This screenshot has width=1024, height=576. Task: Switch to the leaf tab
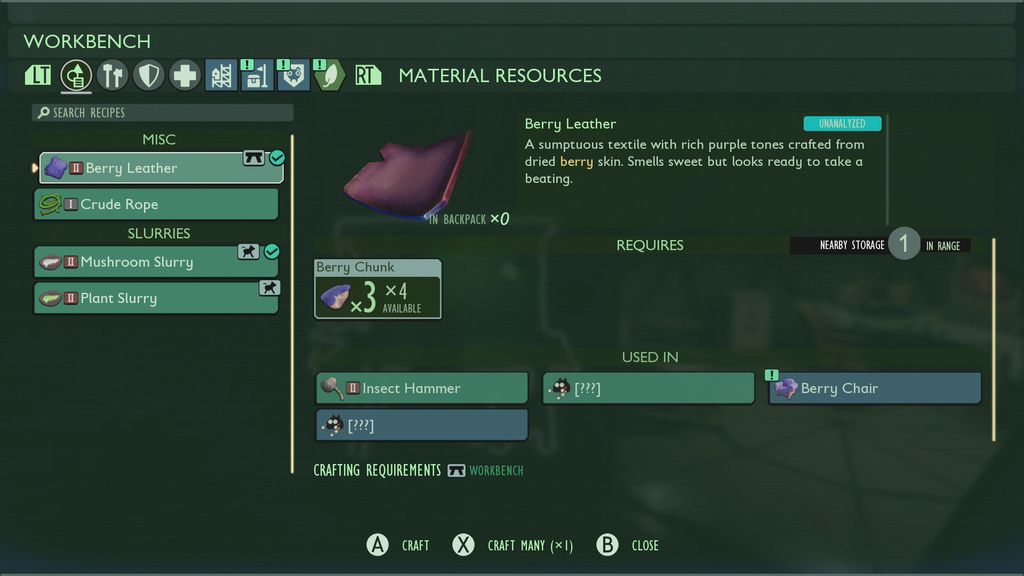tap(329, 76)
